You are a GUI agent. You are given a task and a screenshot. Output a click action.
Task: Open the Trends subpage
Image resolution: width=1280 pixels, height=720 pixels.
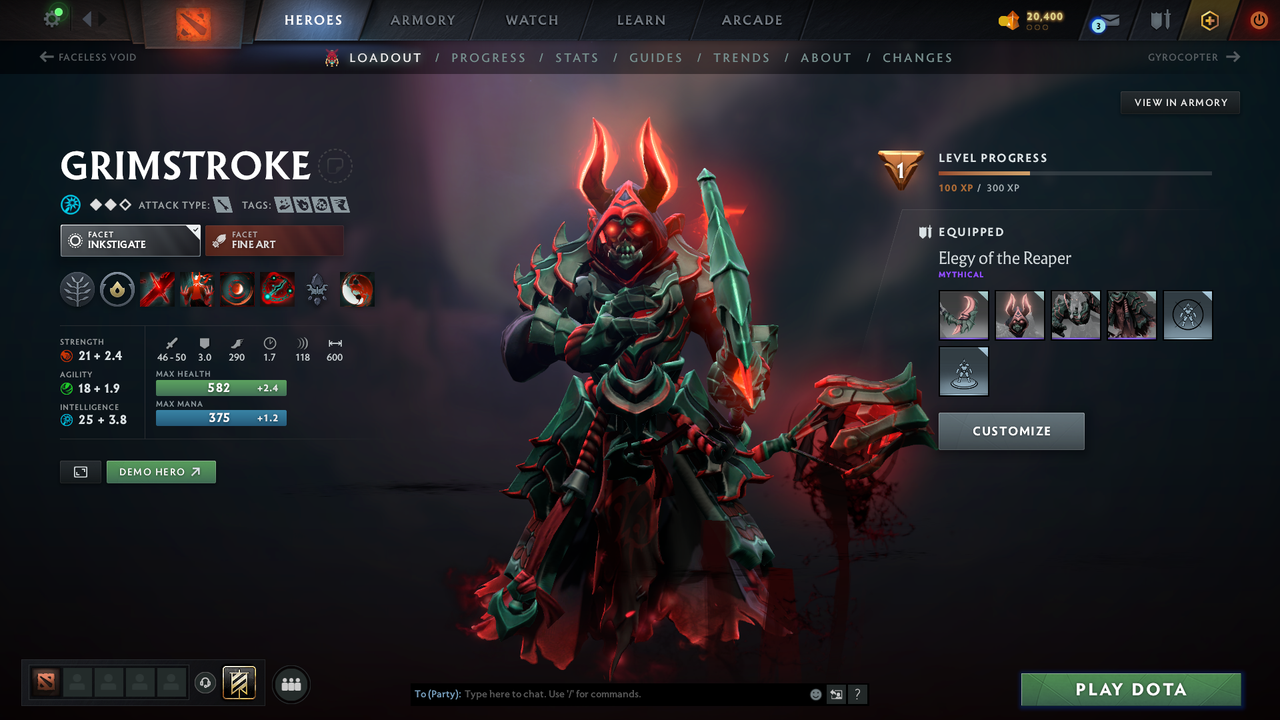(741, 58)
